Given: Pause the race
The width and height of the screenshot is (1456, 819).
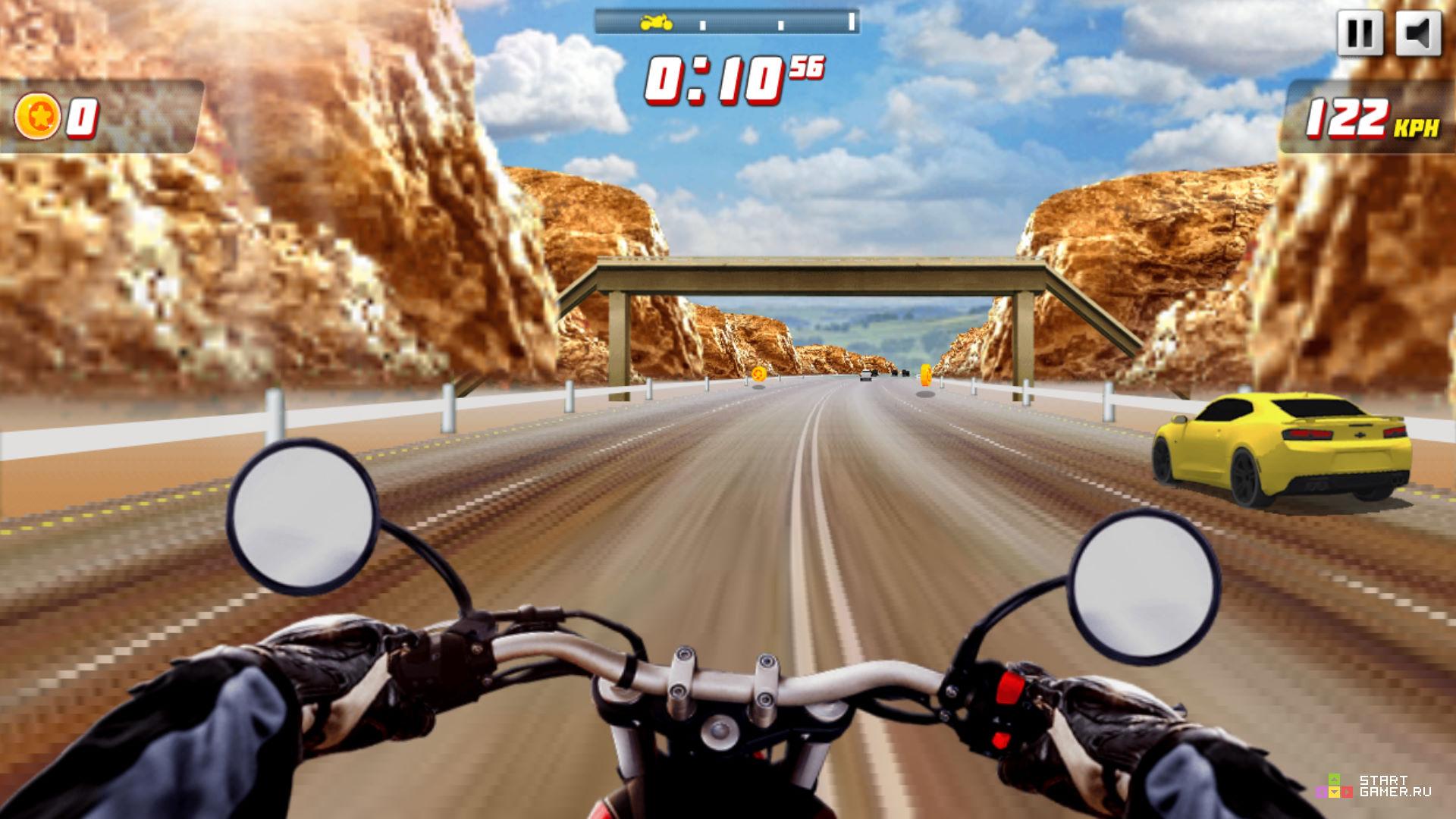Looking at the screenshot, I should click(x=1359, y=34).
